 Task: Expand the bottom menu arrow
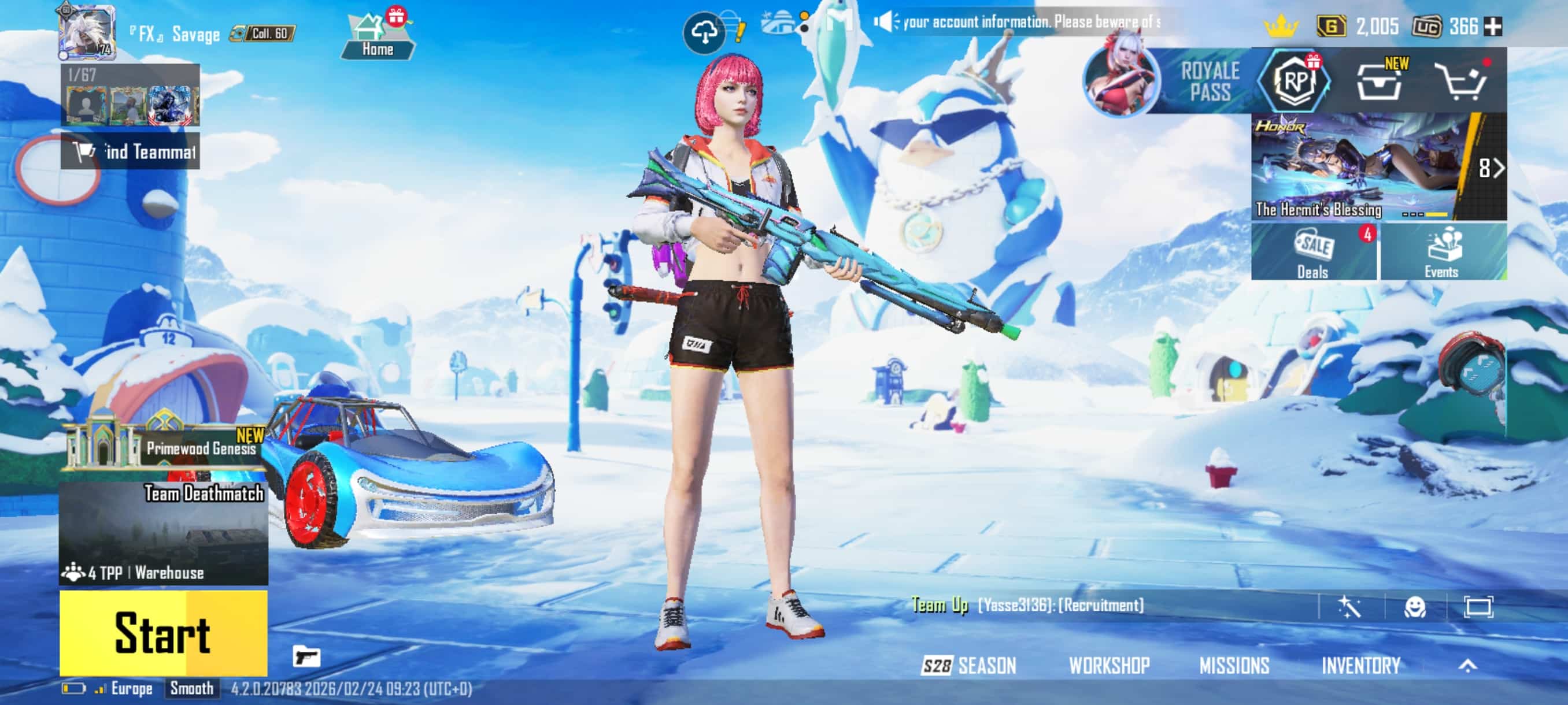(x=1467, y=666)
